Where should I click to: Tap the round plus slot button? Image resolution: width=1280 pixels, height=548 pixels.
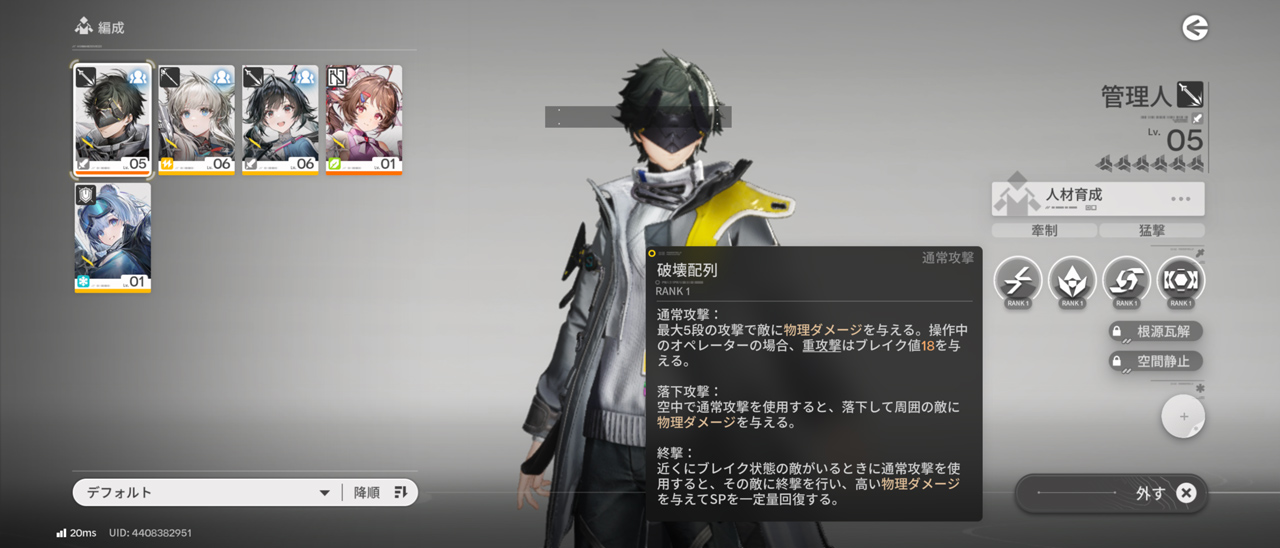pos(1183,417)
